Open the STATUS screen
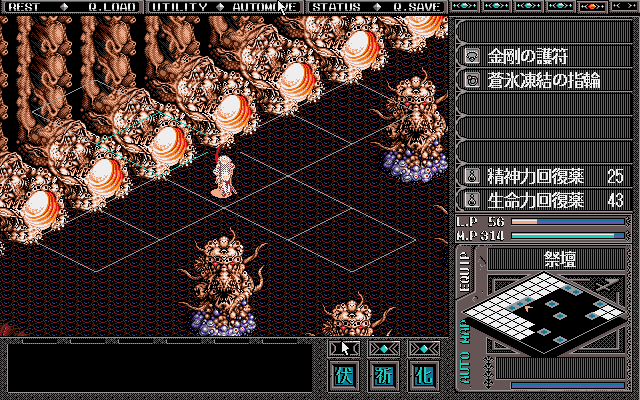Image resolution: width=640 pixels, height=400 pixels. point(336,7)
